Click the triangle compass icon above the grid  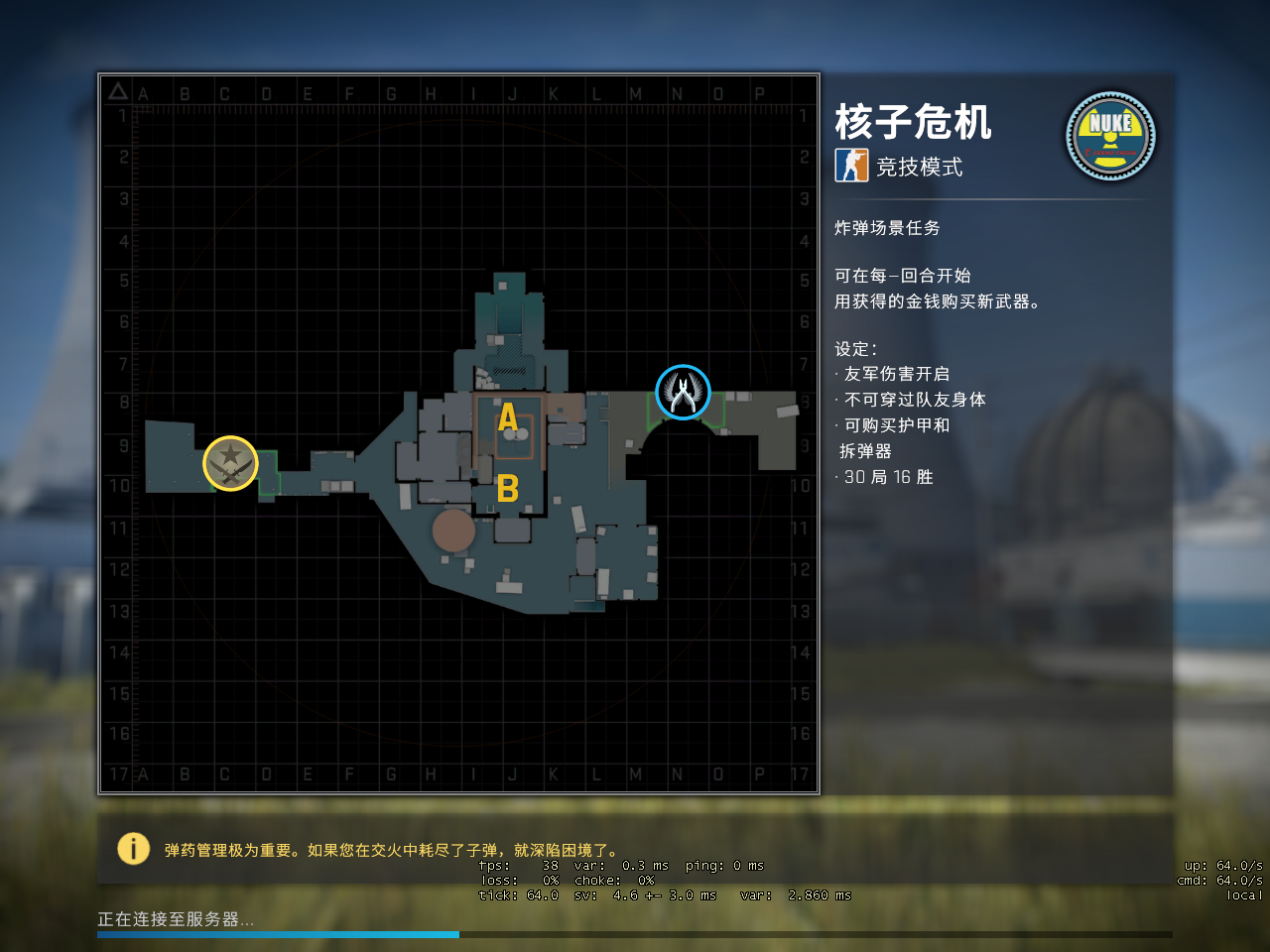[117, 89]
